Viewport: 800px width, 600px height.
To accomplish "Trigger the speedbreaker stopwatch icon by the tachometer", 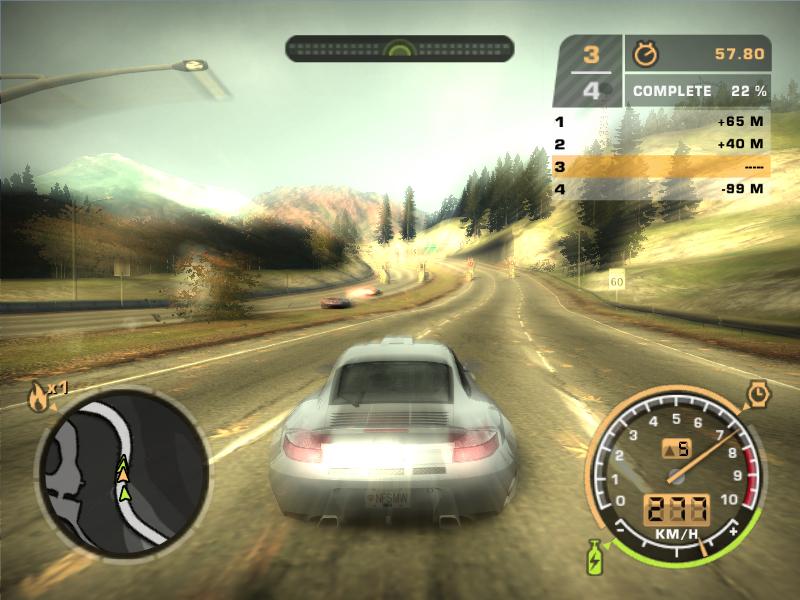I will [x=757, y=395].
